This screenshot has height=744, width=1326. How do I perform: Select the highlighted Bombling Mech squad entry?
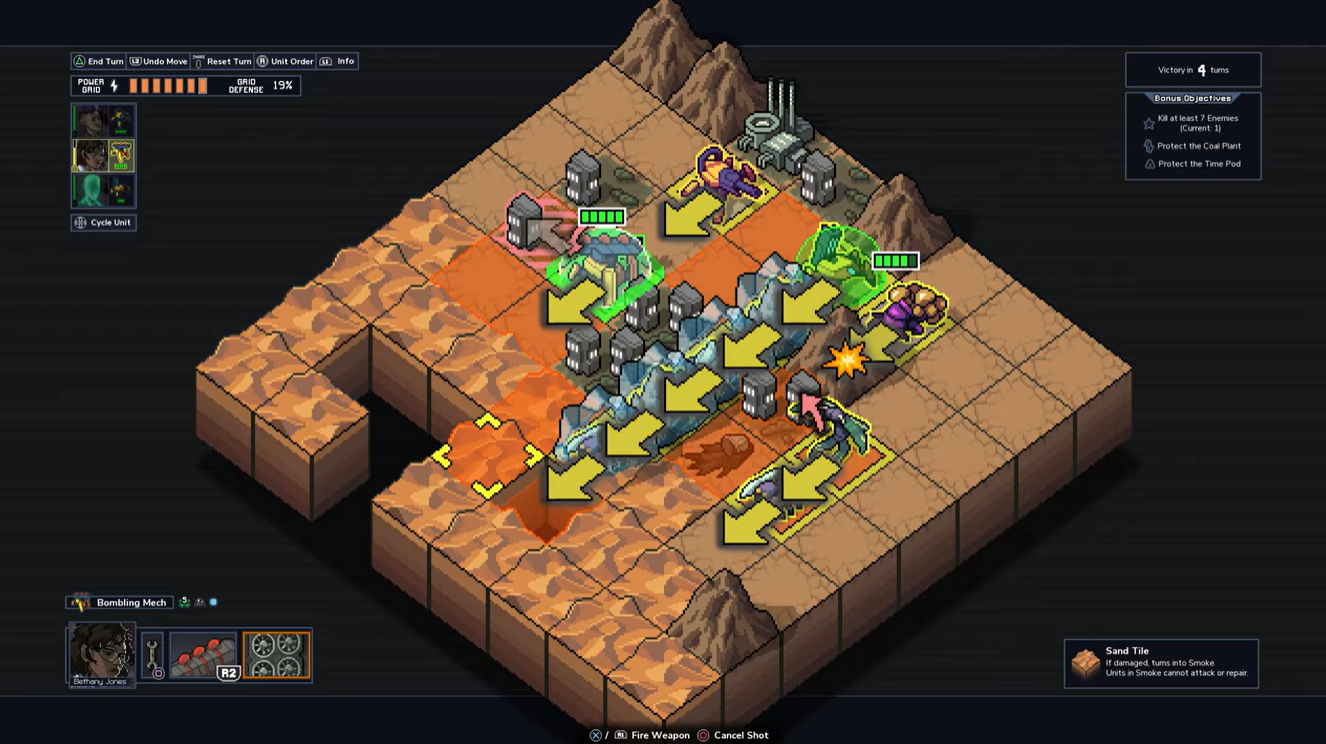[x=103, y=156]
